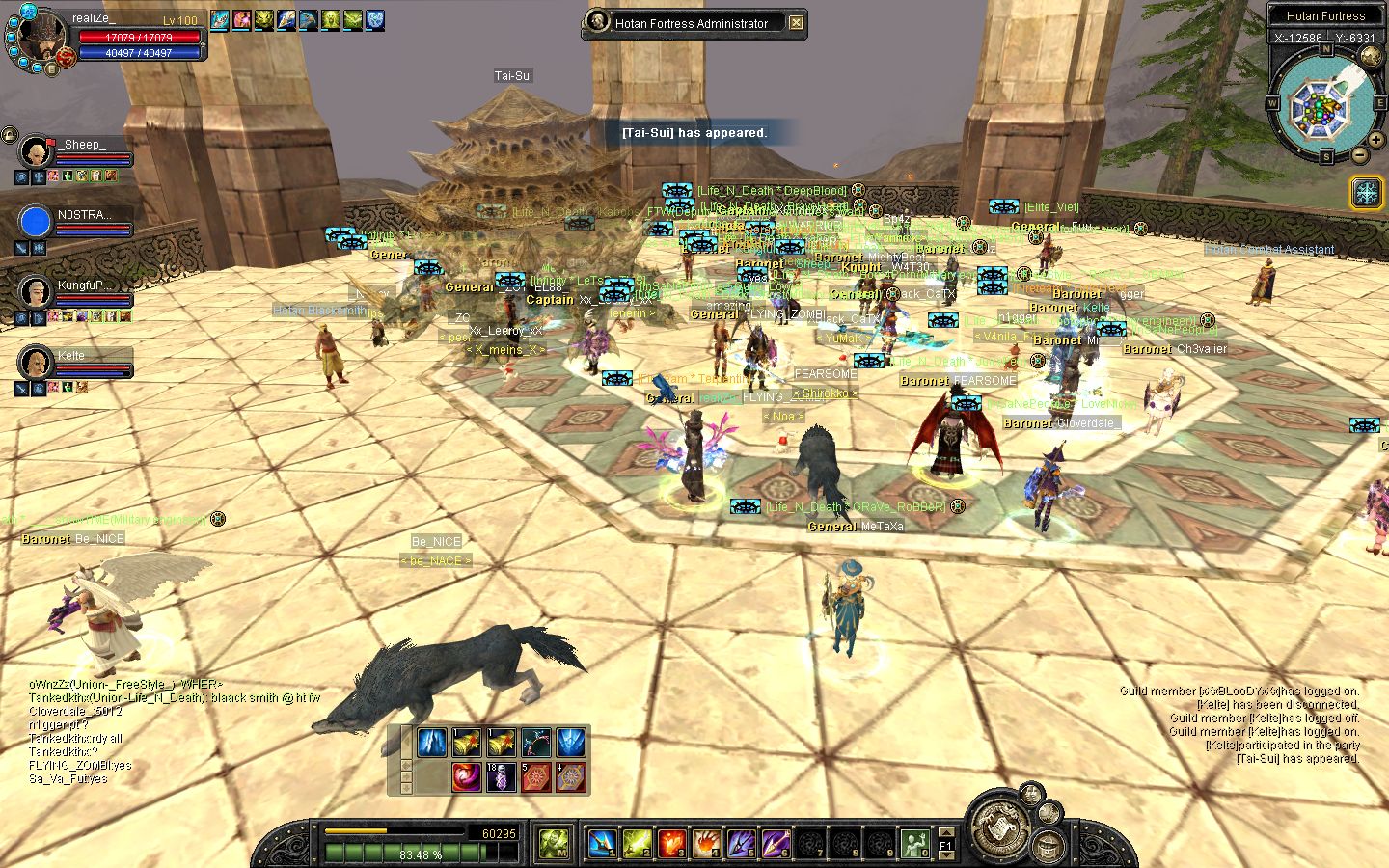Viewport: 1389px width, 868px height.
Task: Use hotbar slot 4 flaming hand skill
Action: click(x=706, y=844)
